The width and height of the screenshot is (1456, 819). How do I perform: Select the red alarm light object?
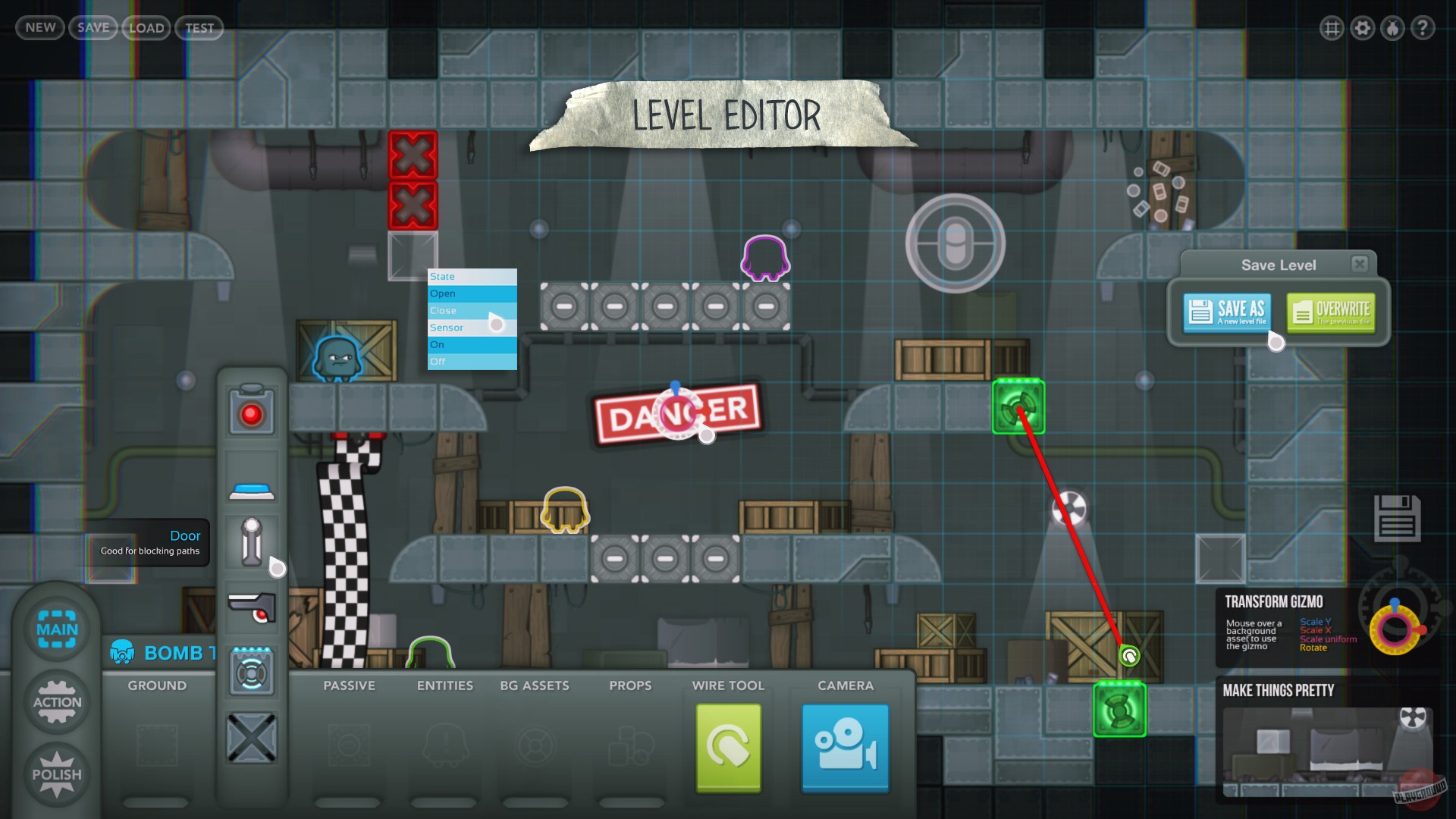[251, 412]
